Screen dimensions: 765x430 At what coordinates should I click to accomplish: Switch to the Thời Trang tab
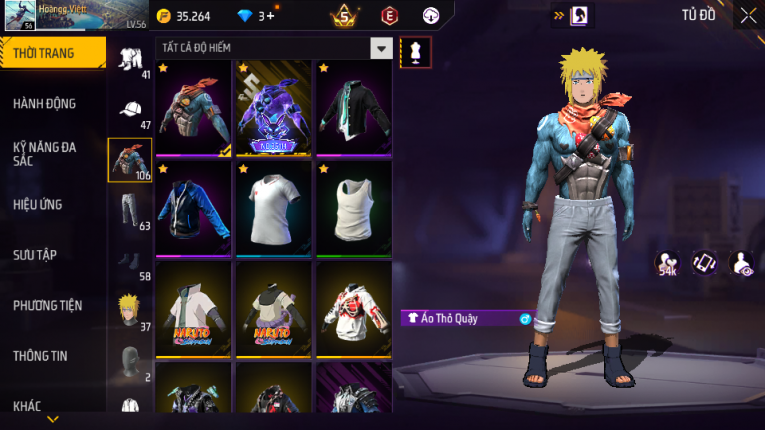(51, 53)
